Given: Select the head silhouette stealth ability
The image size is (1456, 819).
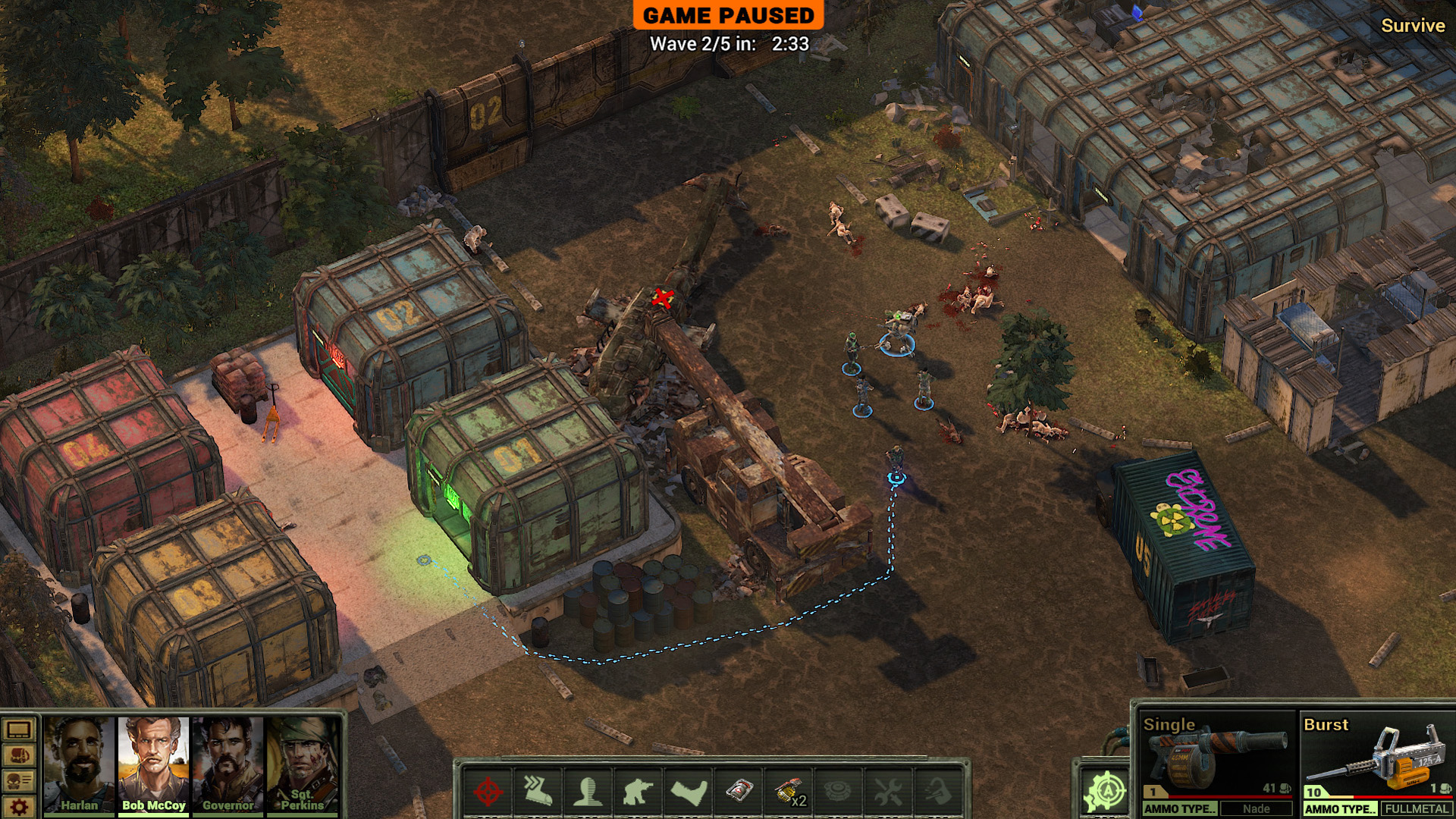Looking at the screenshot, I should 588,792.
